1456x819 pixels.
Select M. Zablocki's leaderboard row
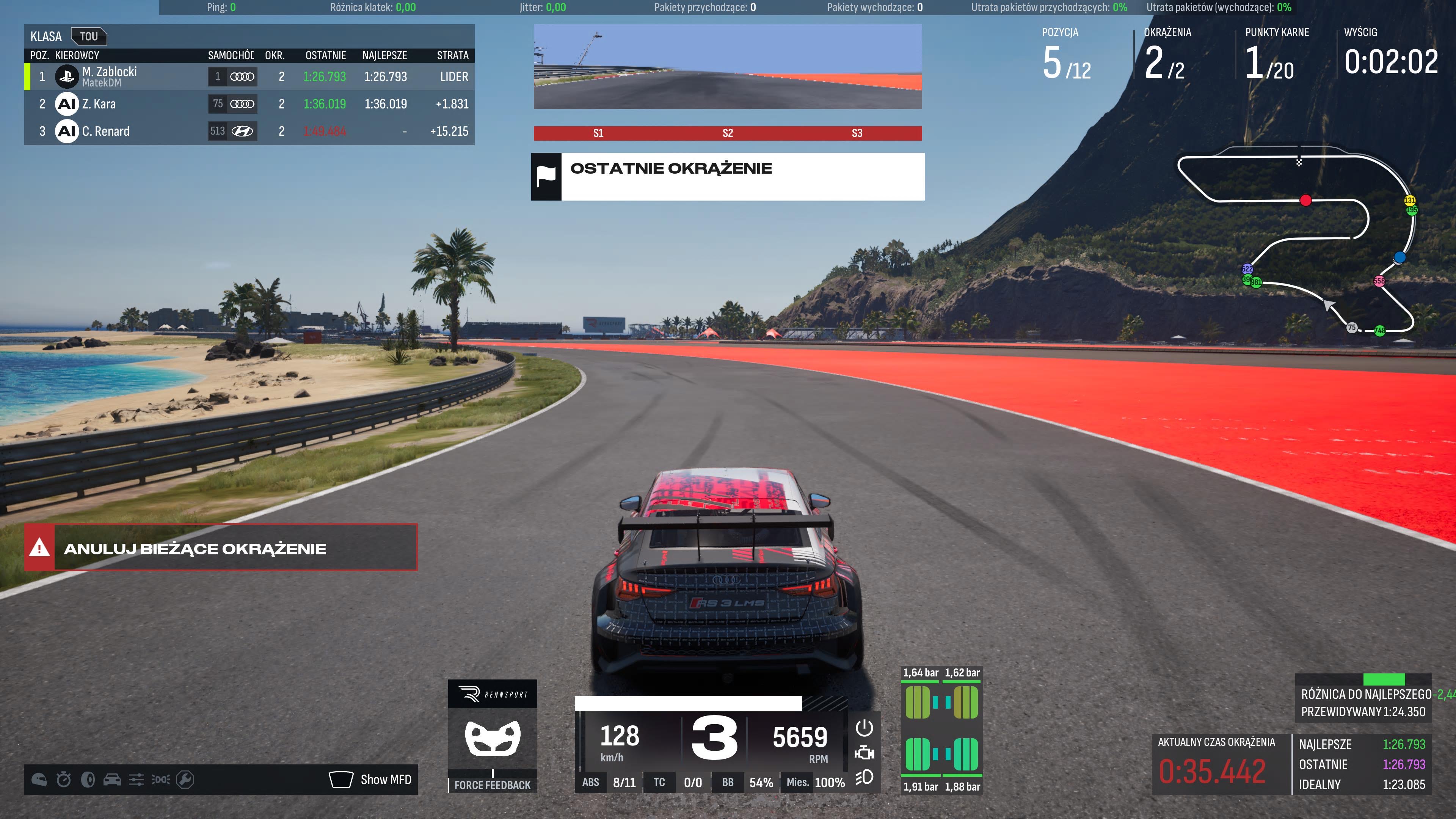point(249,77)
